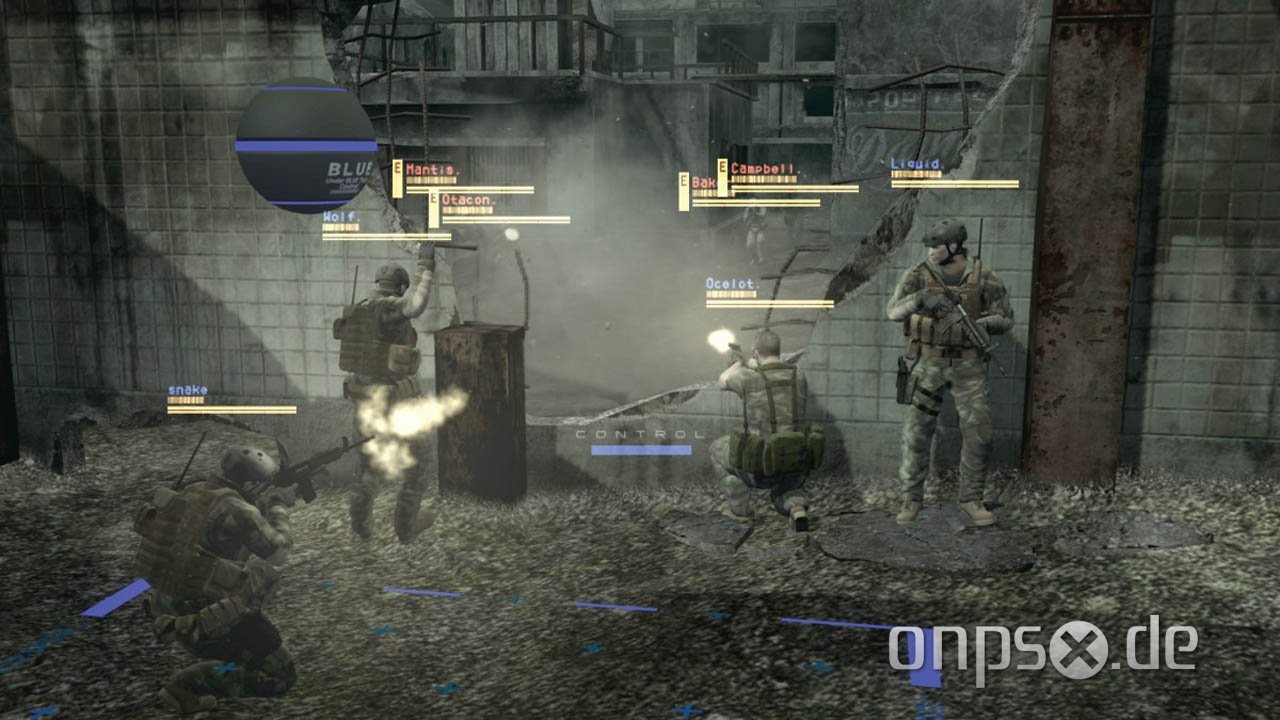Toggle the Wolf name tag display
1280x720 pixels.
click(343, 214)
